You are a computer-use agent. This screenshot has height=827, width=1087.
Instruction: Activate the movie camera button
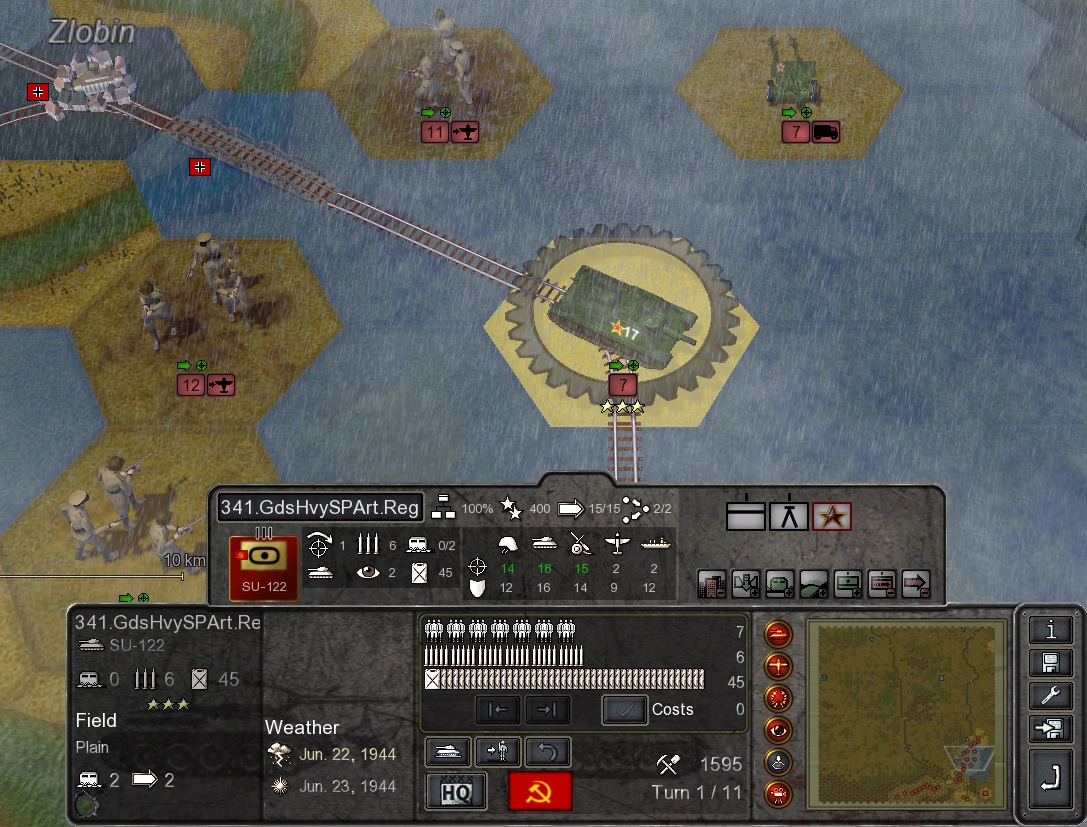[778, 794]
